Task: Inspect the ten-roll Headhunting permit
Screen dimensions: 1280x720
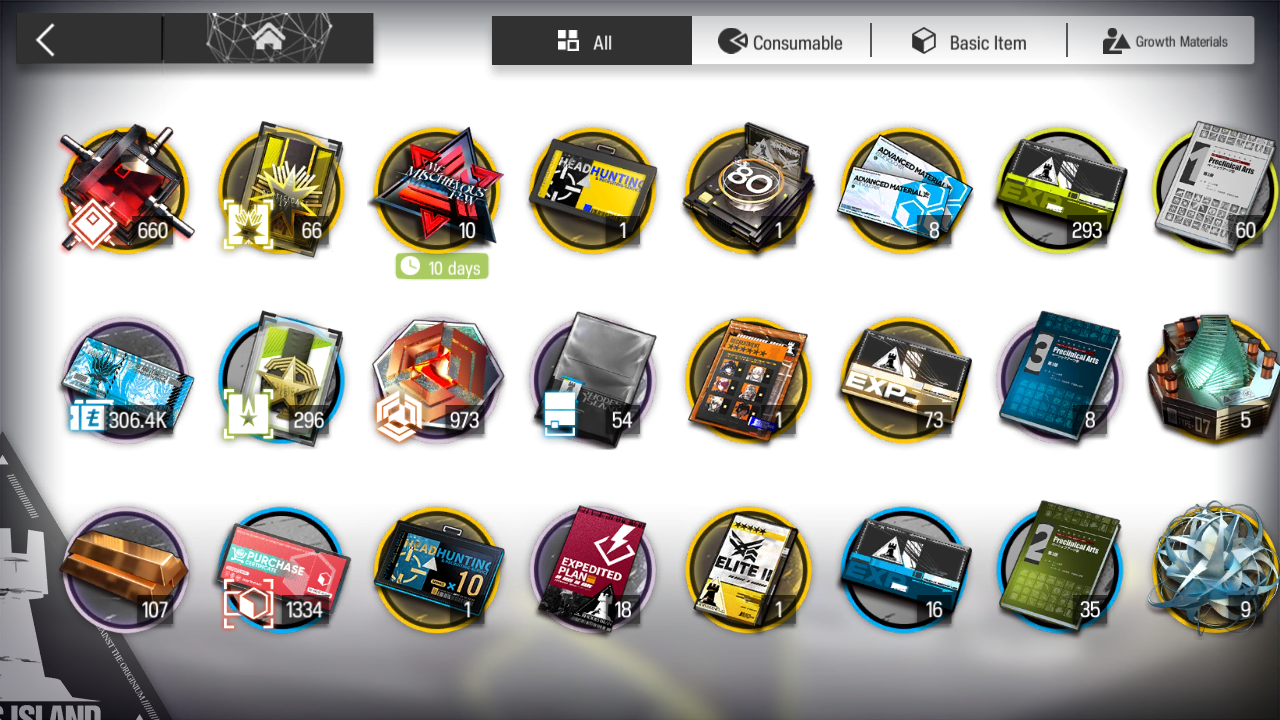Action: (436, 570)
